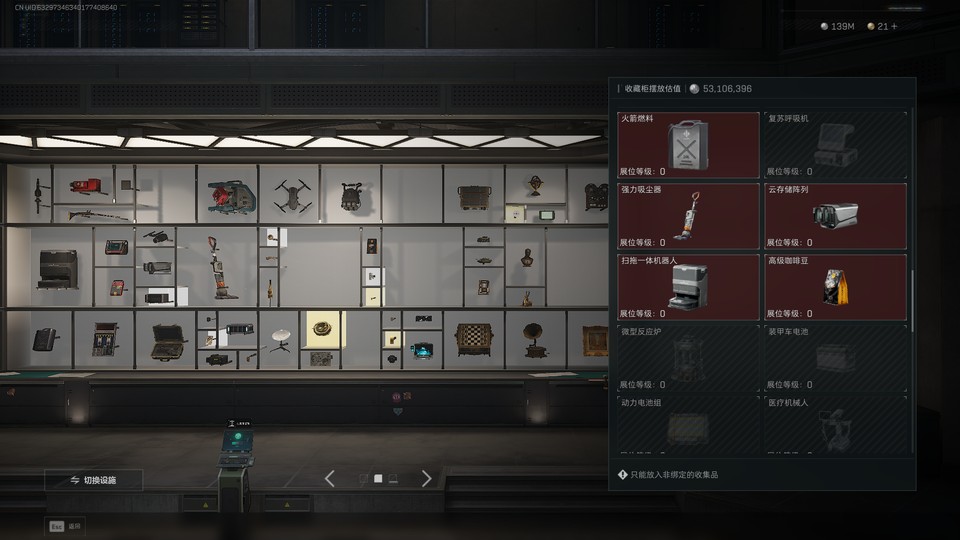Image resolution: width=960 pixels, height=540 pixels.
Task: Select the dimmed 动力电池组 tile
Action: [x=688, y=425]
